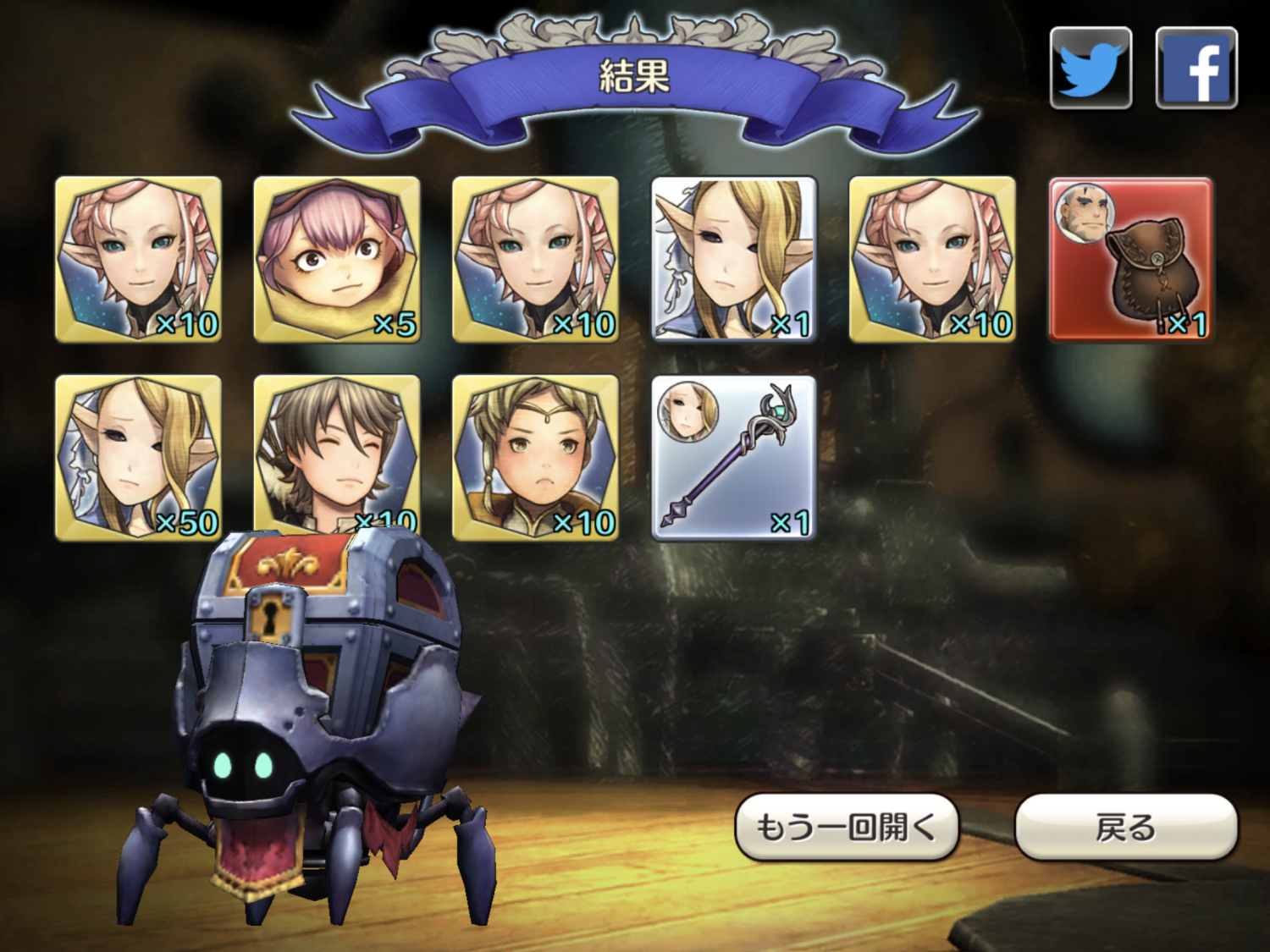
Task: Select the fifth top-row elf x10 reward
Action: click(931, 258)
